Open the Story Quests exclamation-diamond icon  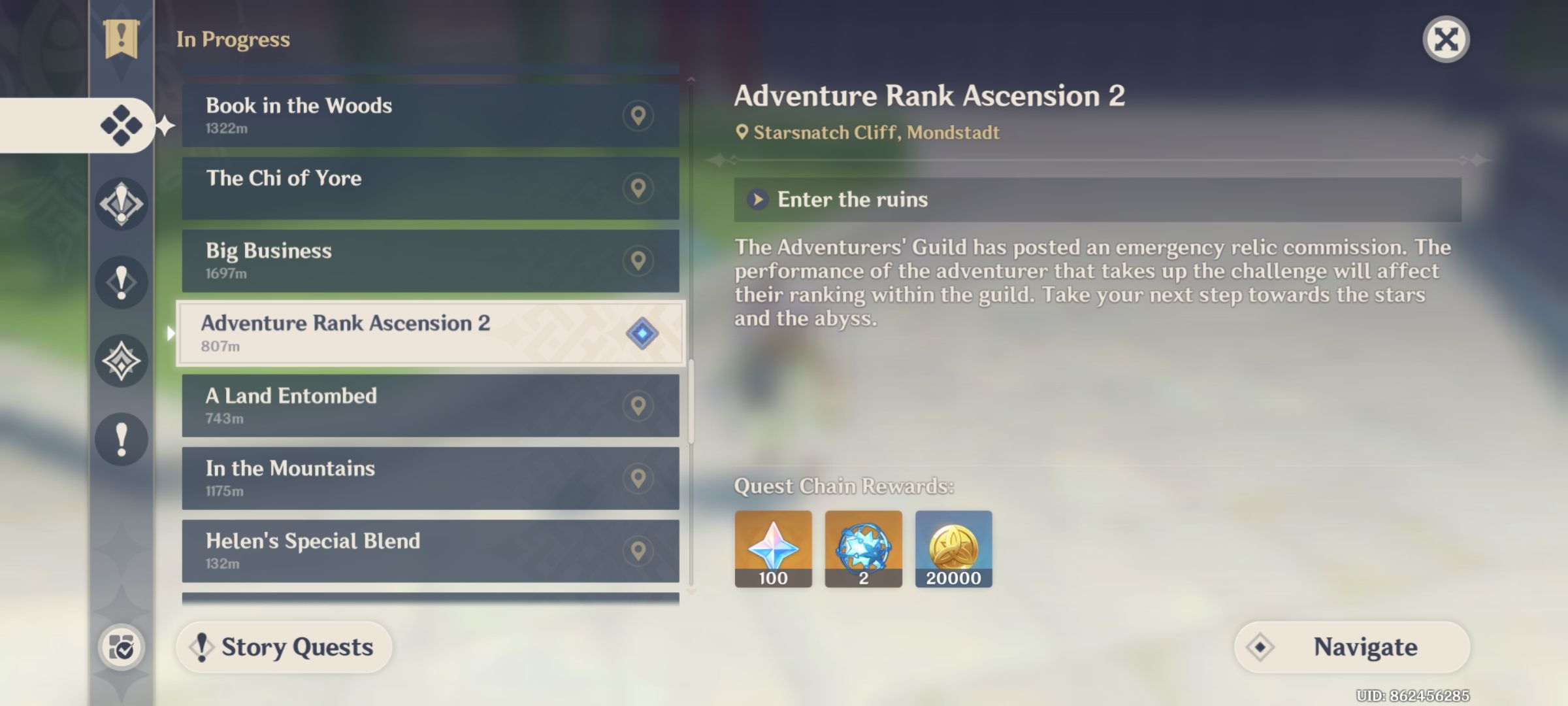pyautogui.click(x=121, y=281)
